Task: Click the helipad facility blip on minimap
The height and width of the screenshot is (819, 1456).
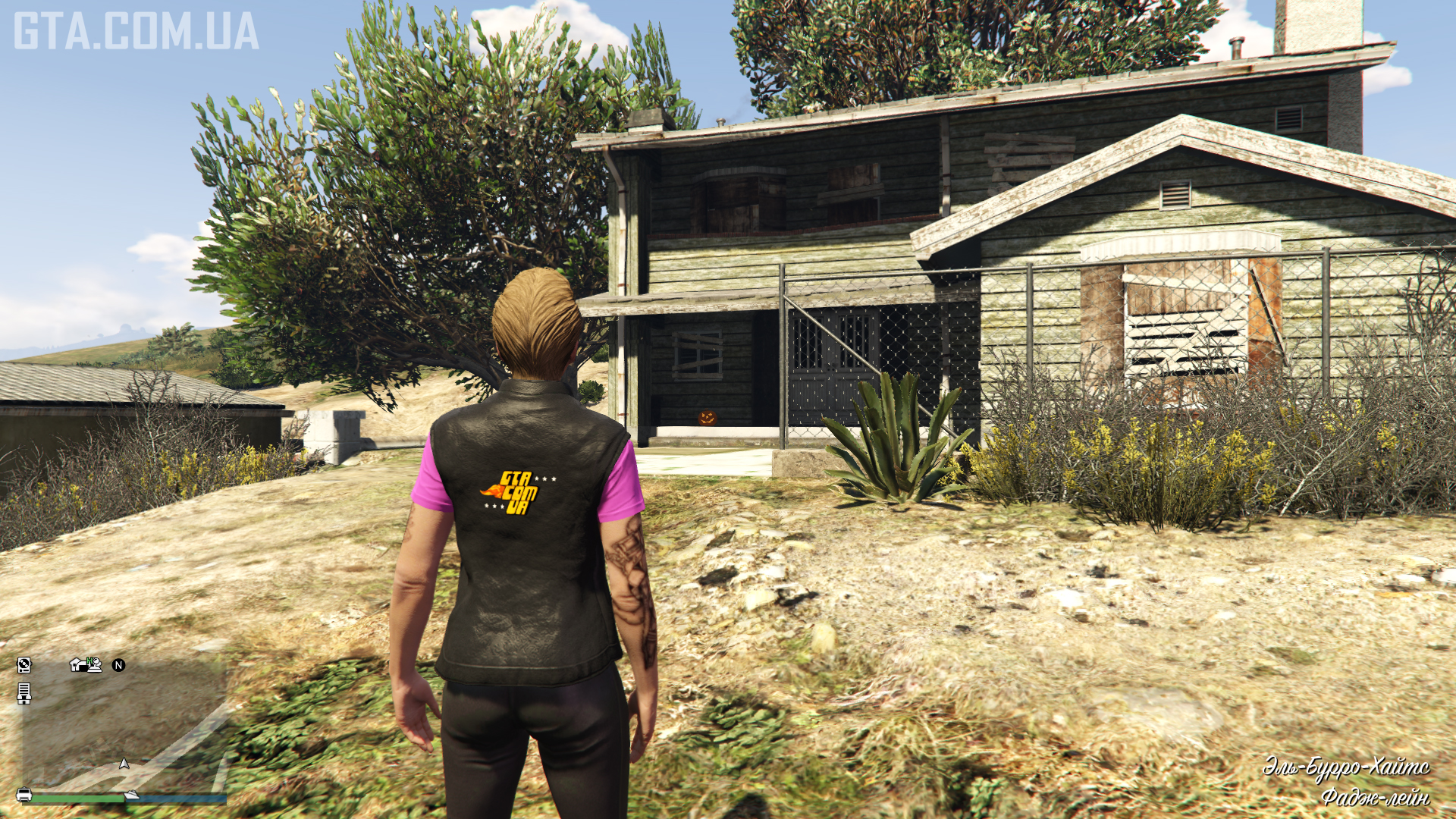Action: point(94,664)
